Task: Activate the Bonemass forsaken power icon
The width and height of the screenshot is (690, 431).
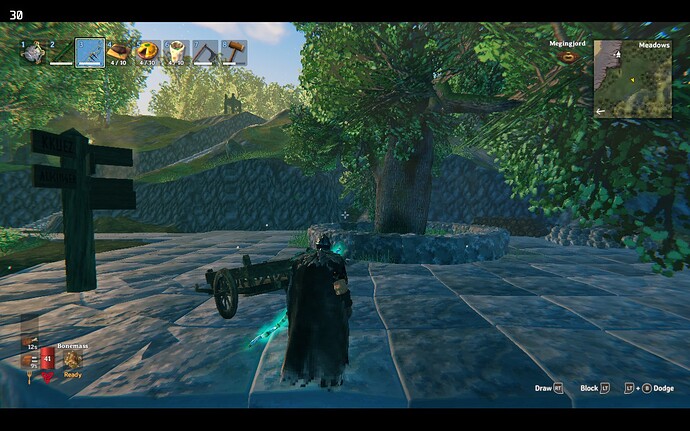Action: click(x=73, y=360)
